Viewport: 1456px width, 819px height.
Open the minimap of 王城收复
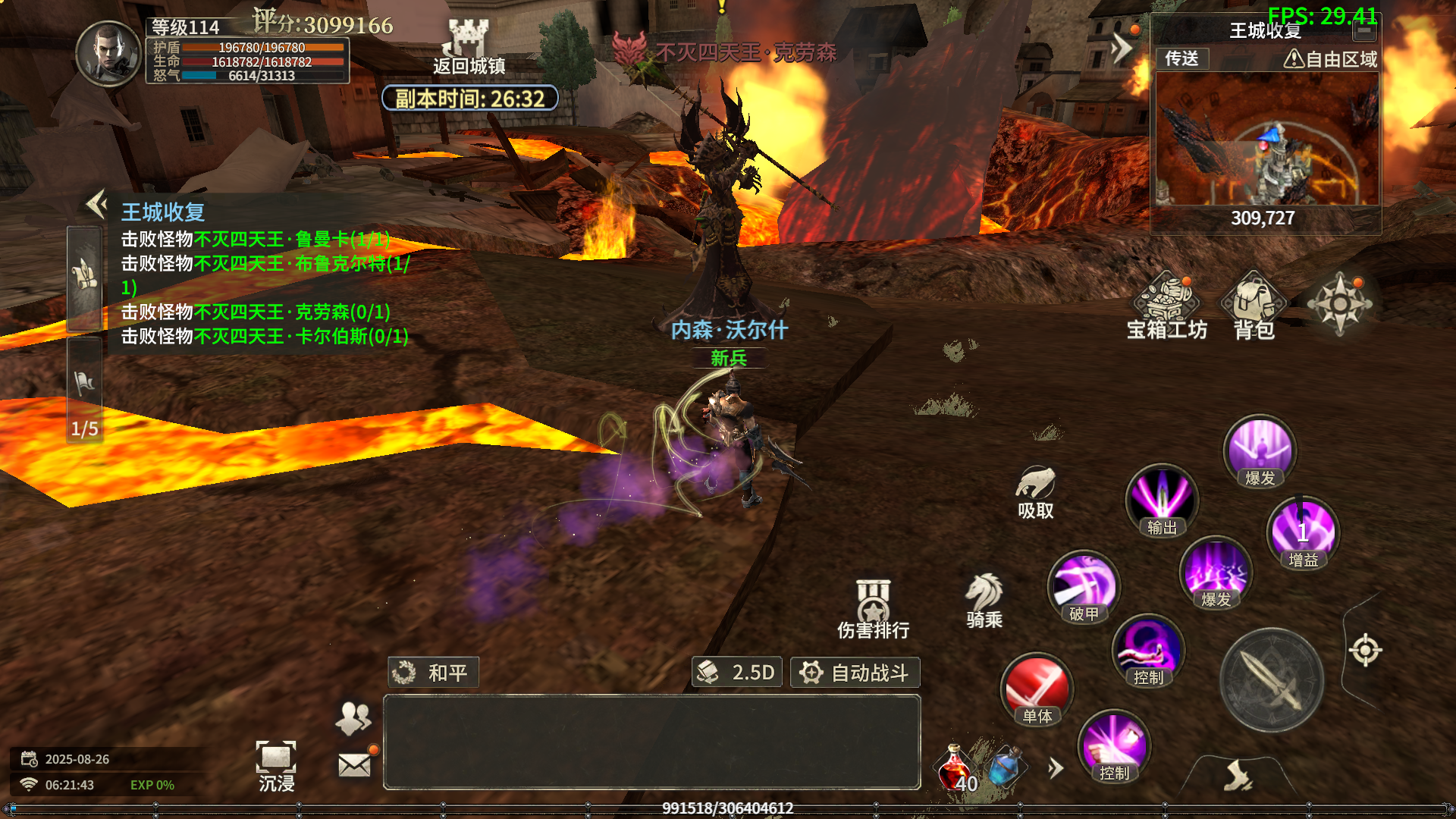[1265, 140]
